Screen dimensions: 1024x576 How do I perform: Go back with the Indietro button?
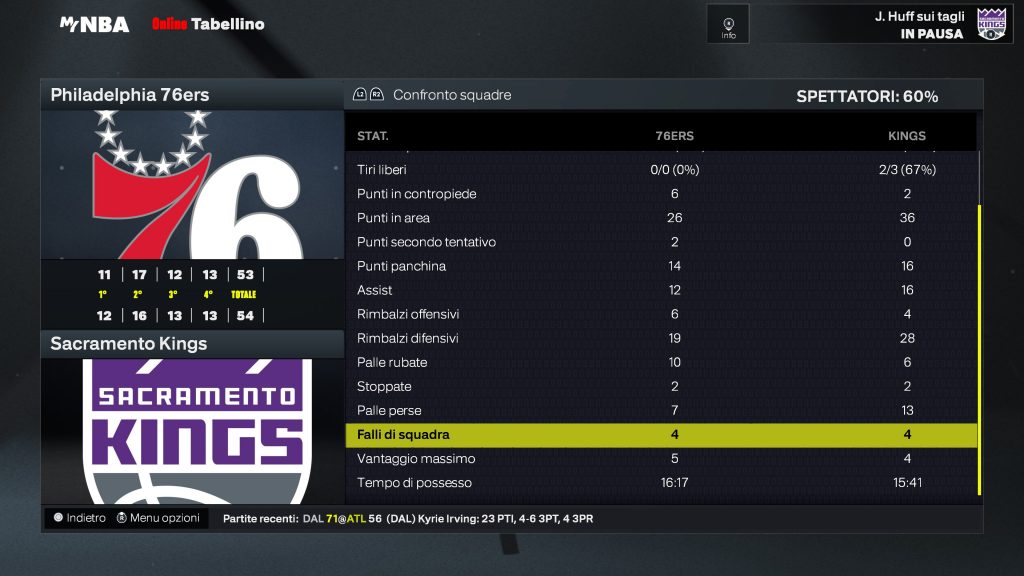click(x=80, y=518)
